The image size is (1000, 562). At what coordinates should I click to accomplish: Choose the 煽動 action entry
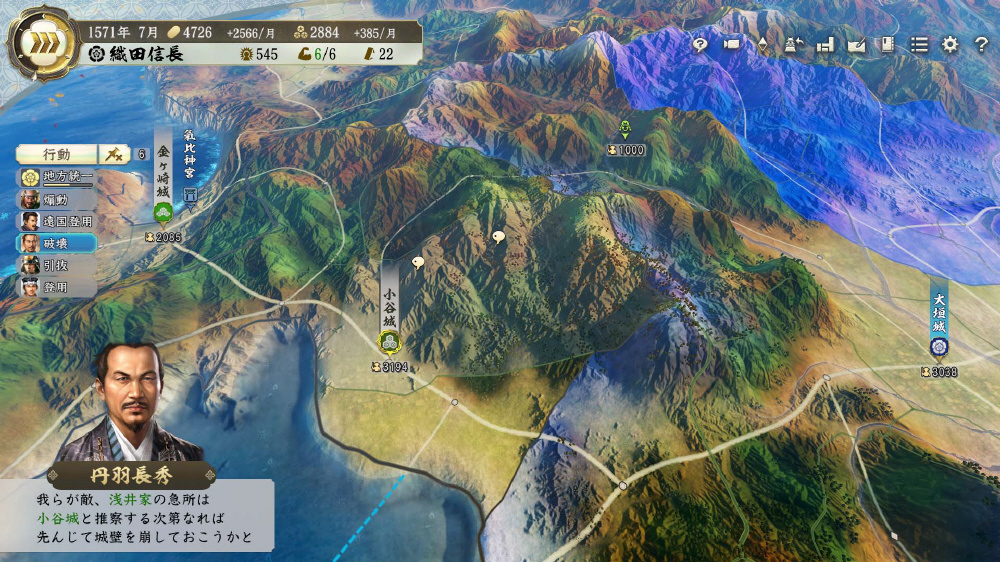click(x=57, y=199)
